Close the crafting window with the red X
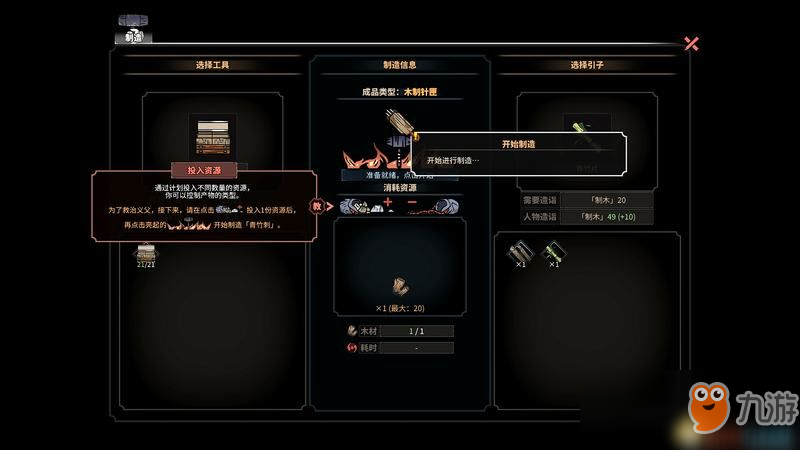800x450 pixels. coord(691,43)
